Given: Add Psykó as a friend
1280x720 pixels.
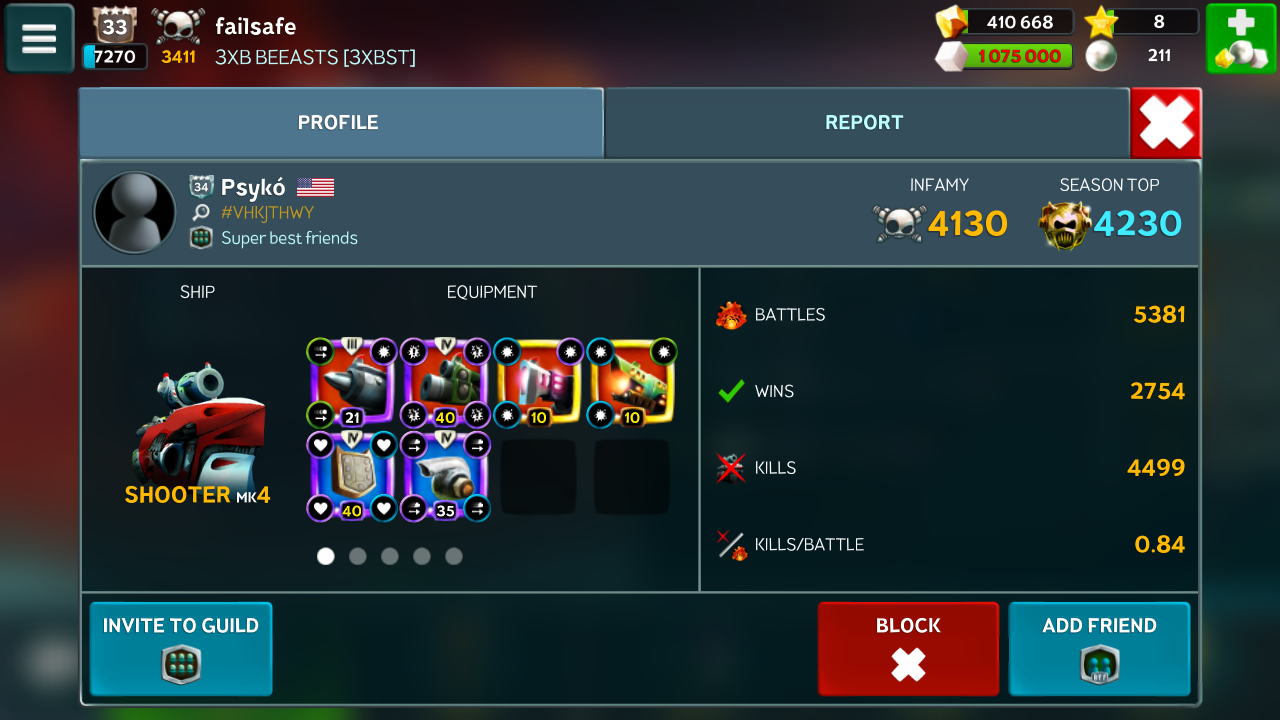Looking at the screenshot, I should point(1099,648).
